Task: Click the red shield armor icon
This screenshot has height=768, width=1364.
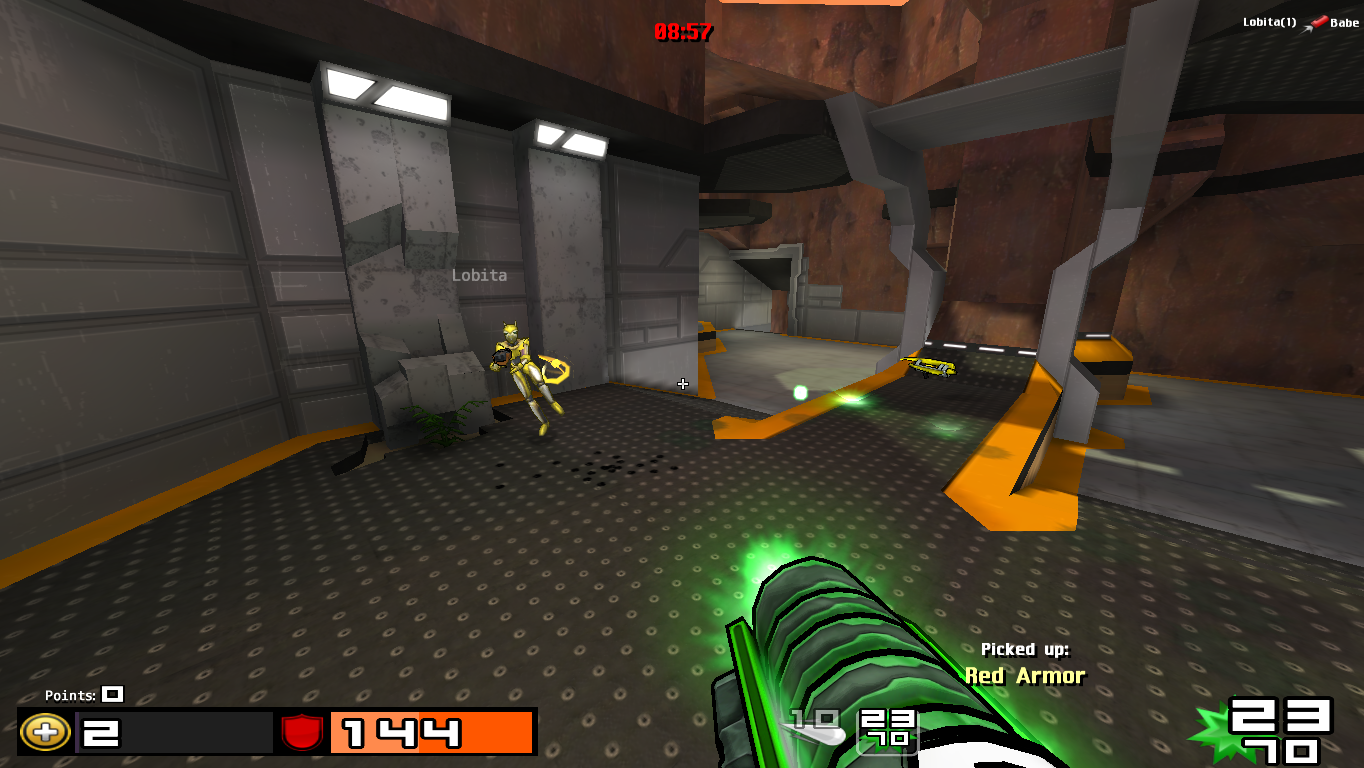Action: tap(299, 733)
